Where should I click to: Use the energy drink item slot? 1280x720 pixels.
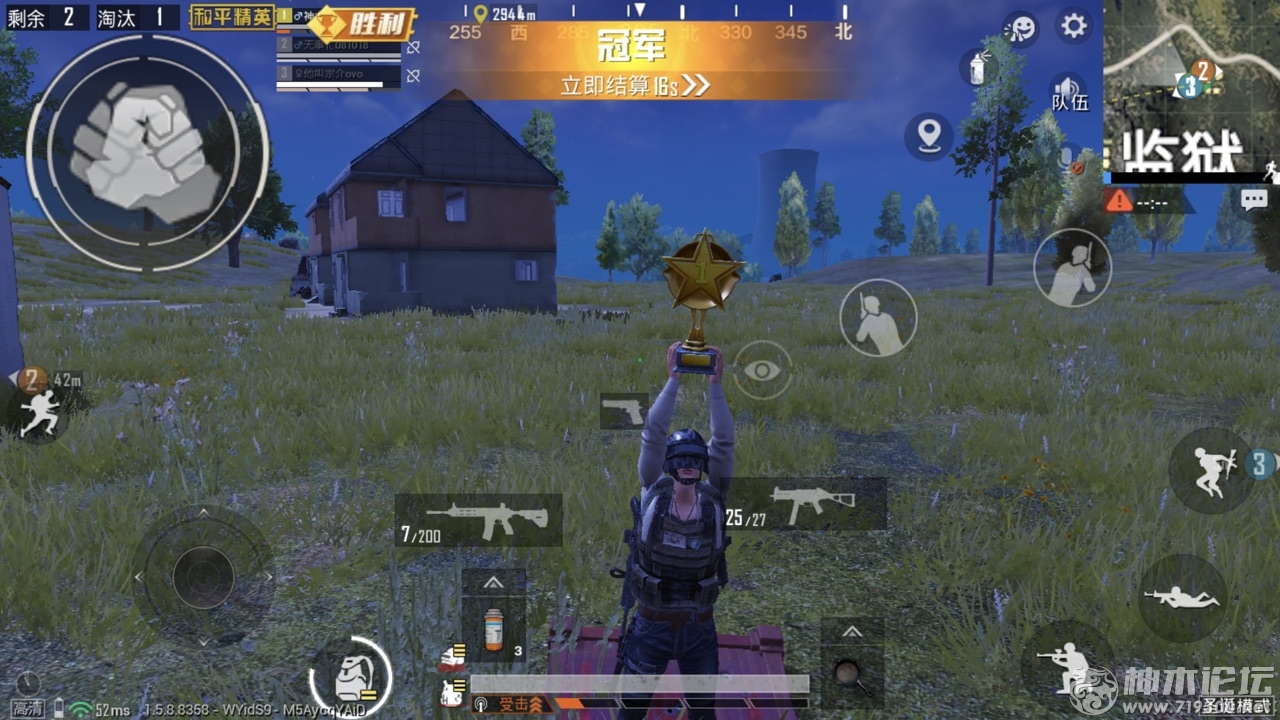[x=494, y=630]
